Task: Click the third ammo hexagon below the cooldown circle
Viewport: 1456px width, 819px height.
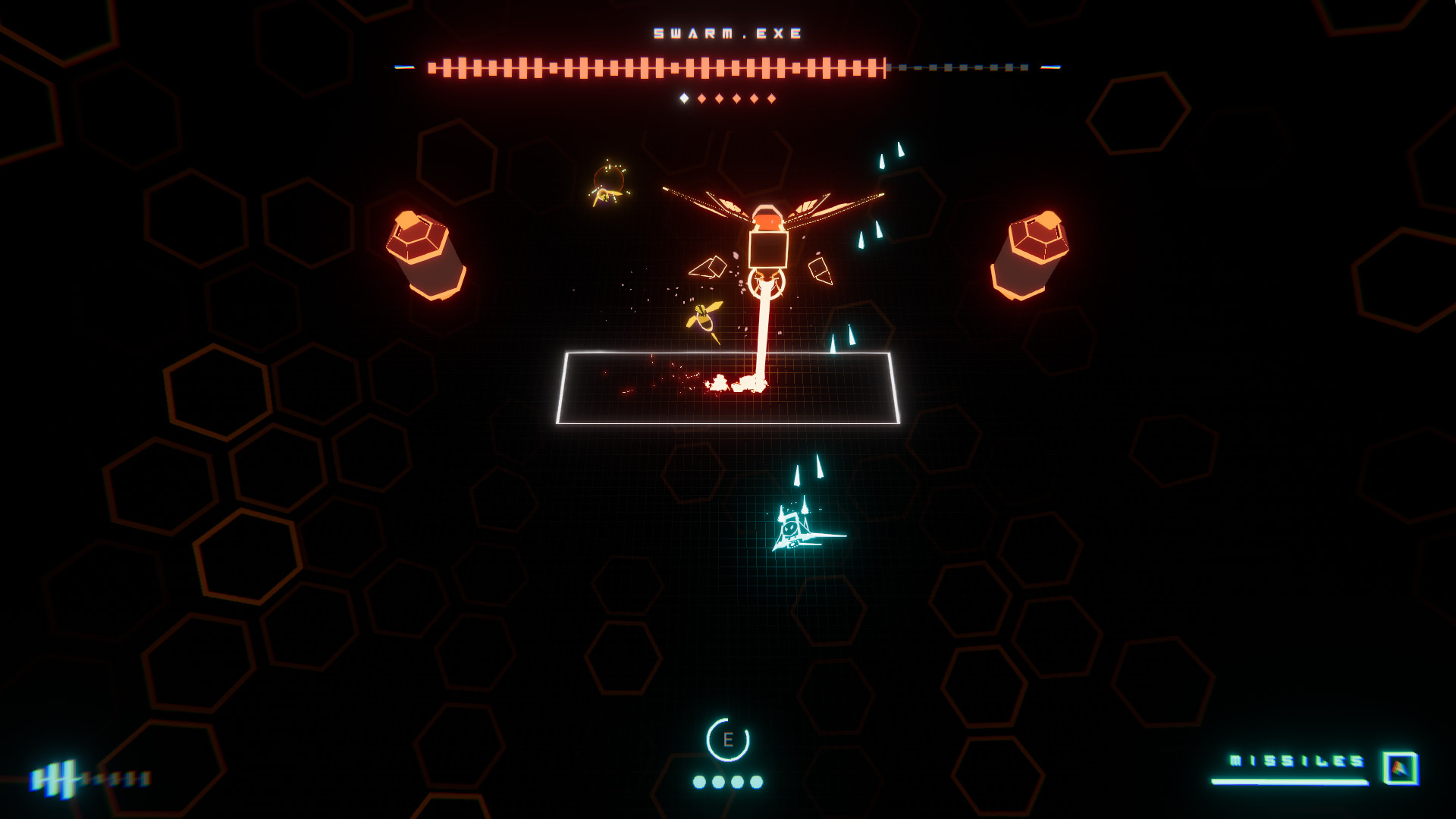Action: [737, 782]
